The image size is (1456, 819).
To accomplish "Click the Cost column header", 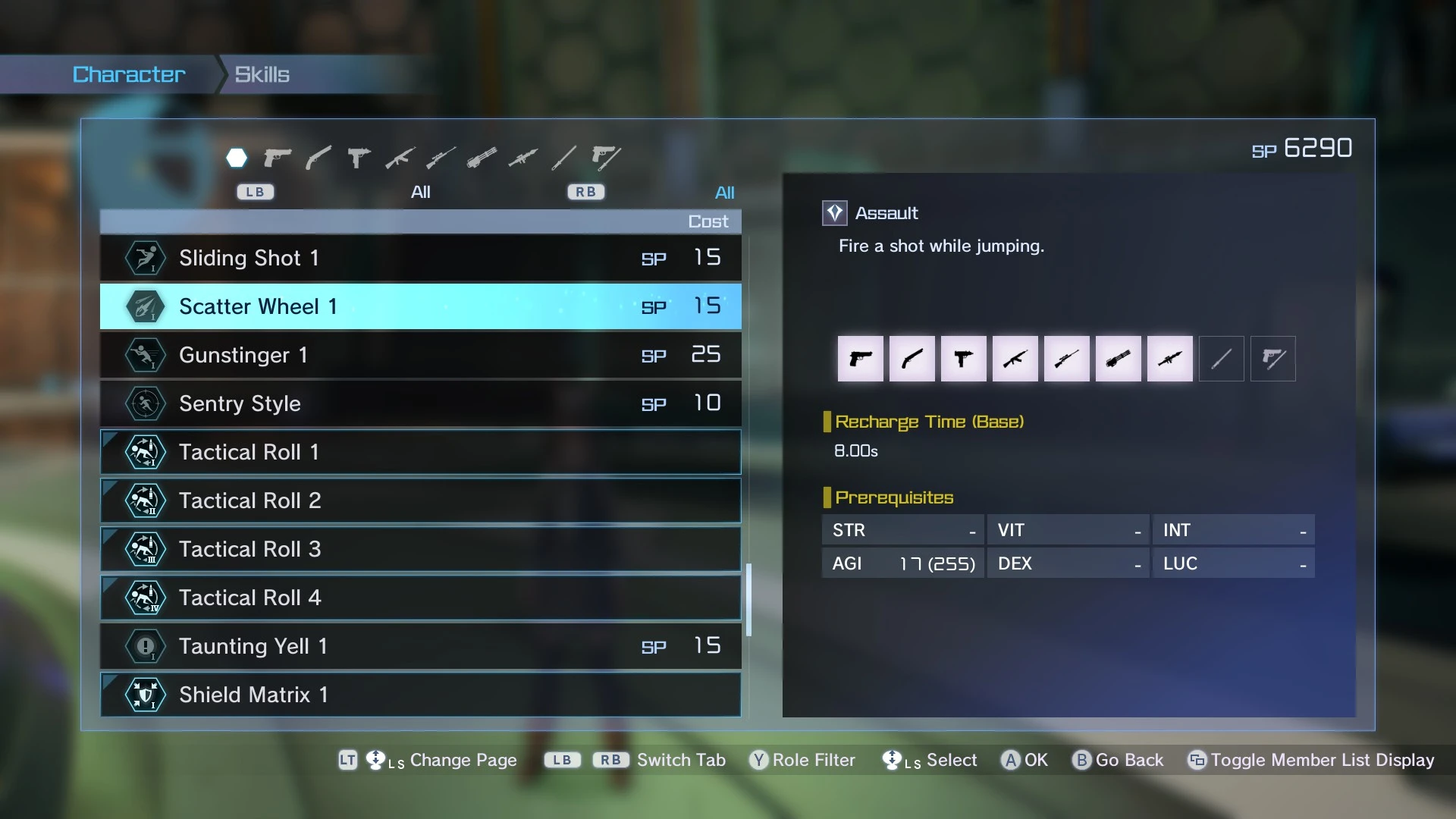I will [x=708, y=221].
